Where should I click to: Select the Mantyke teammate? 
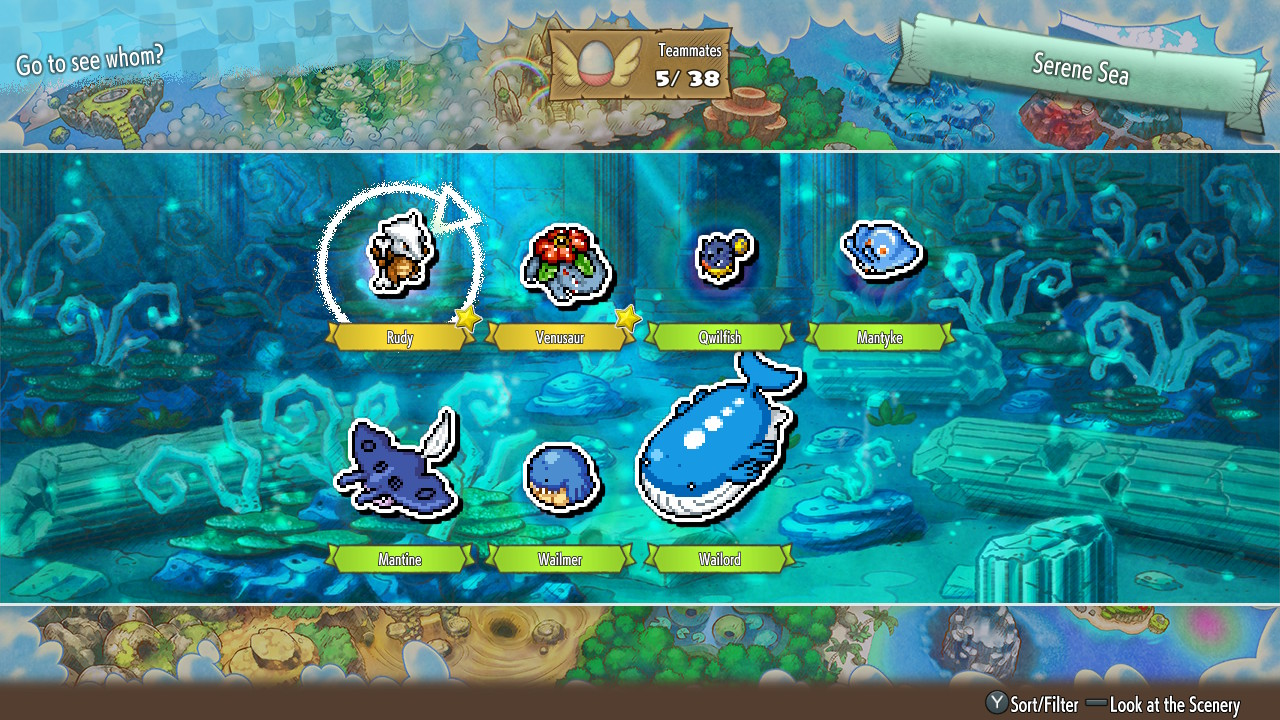(881, 250)
